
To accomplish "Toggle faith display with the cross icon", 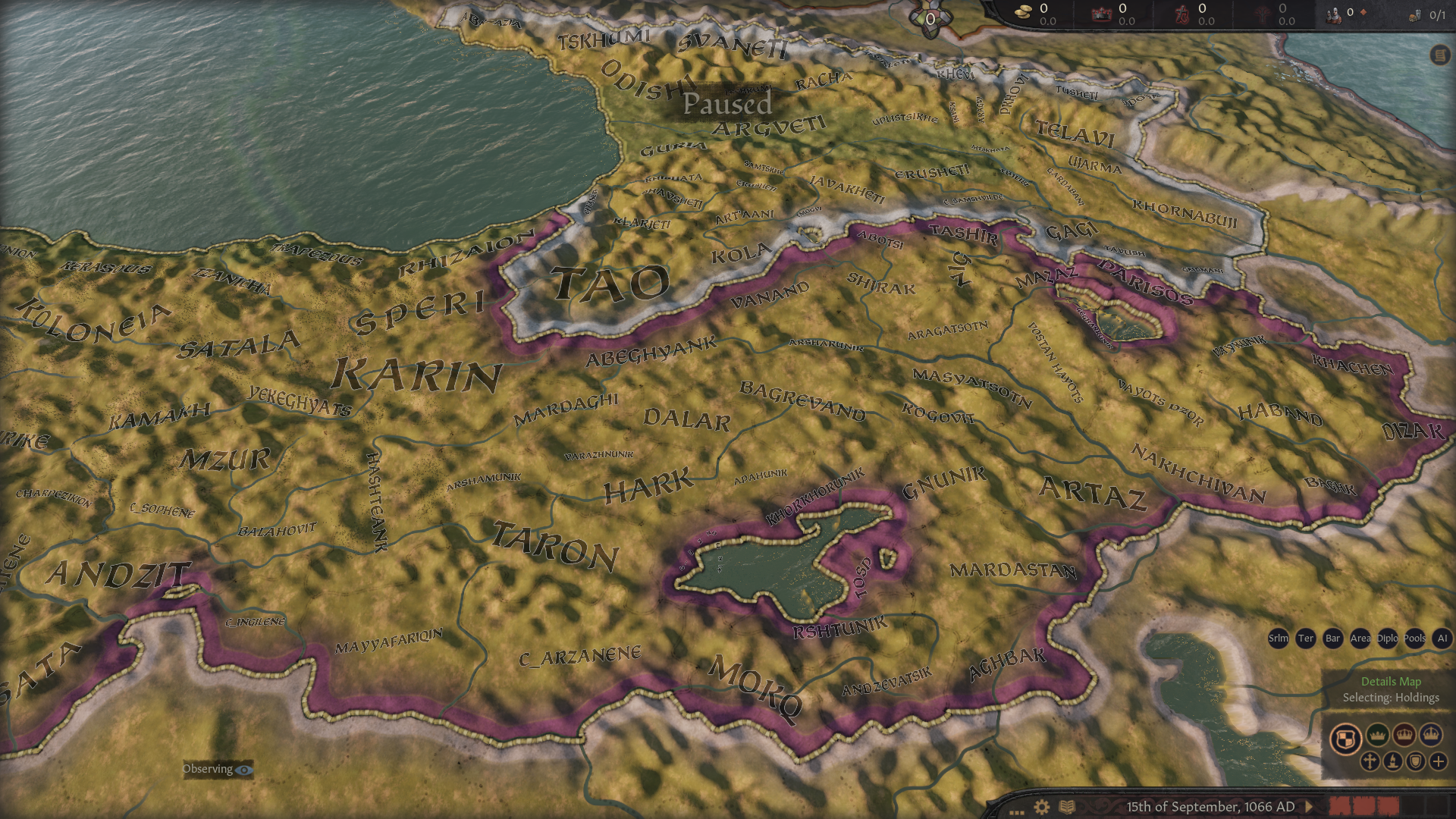I will (1370, 761).
